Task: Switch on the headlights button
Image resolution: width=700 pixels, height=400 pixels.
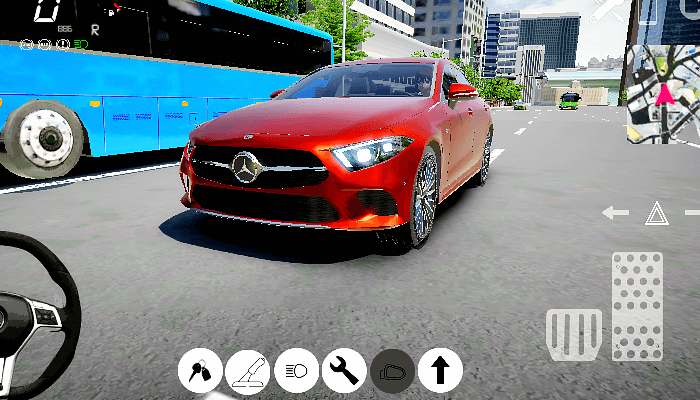Action: (296, 371)
